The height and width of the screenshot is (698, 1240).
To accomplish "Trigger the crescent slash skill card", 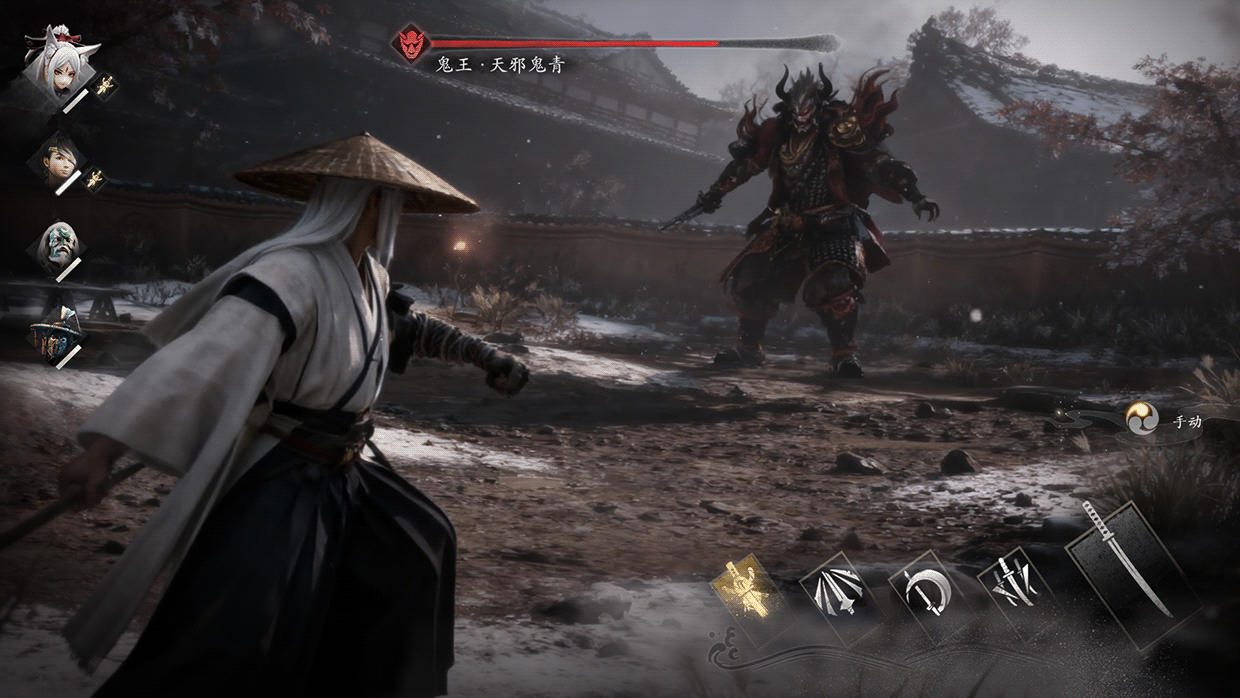I will (923, 594).
